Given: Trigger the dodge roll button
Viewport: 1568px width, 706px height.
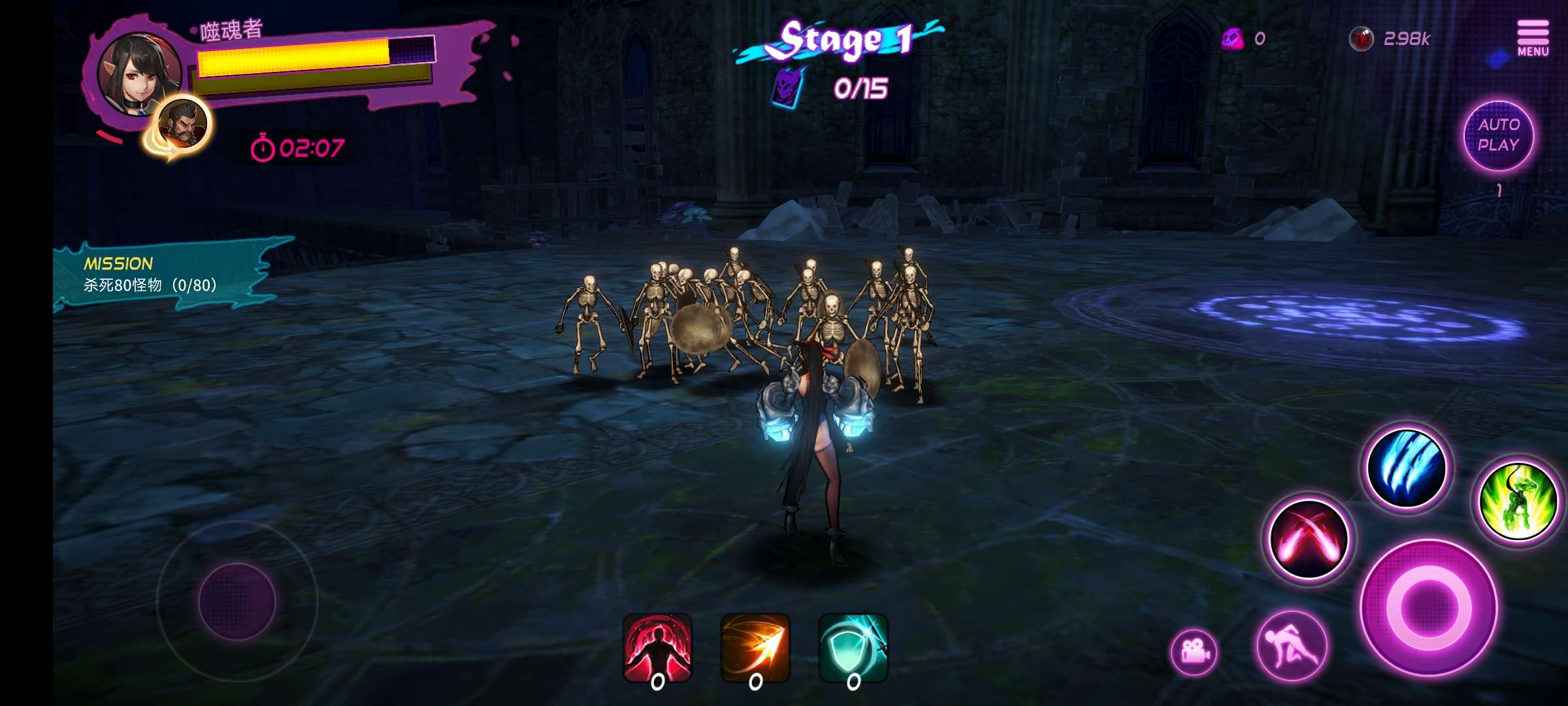Looking at the screenshot, I should 1291,647.
